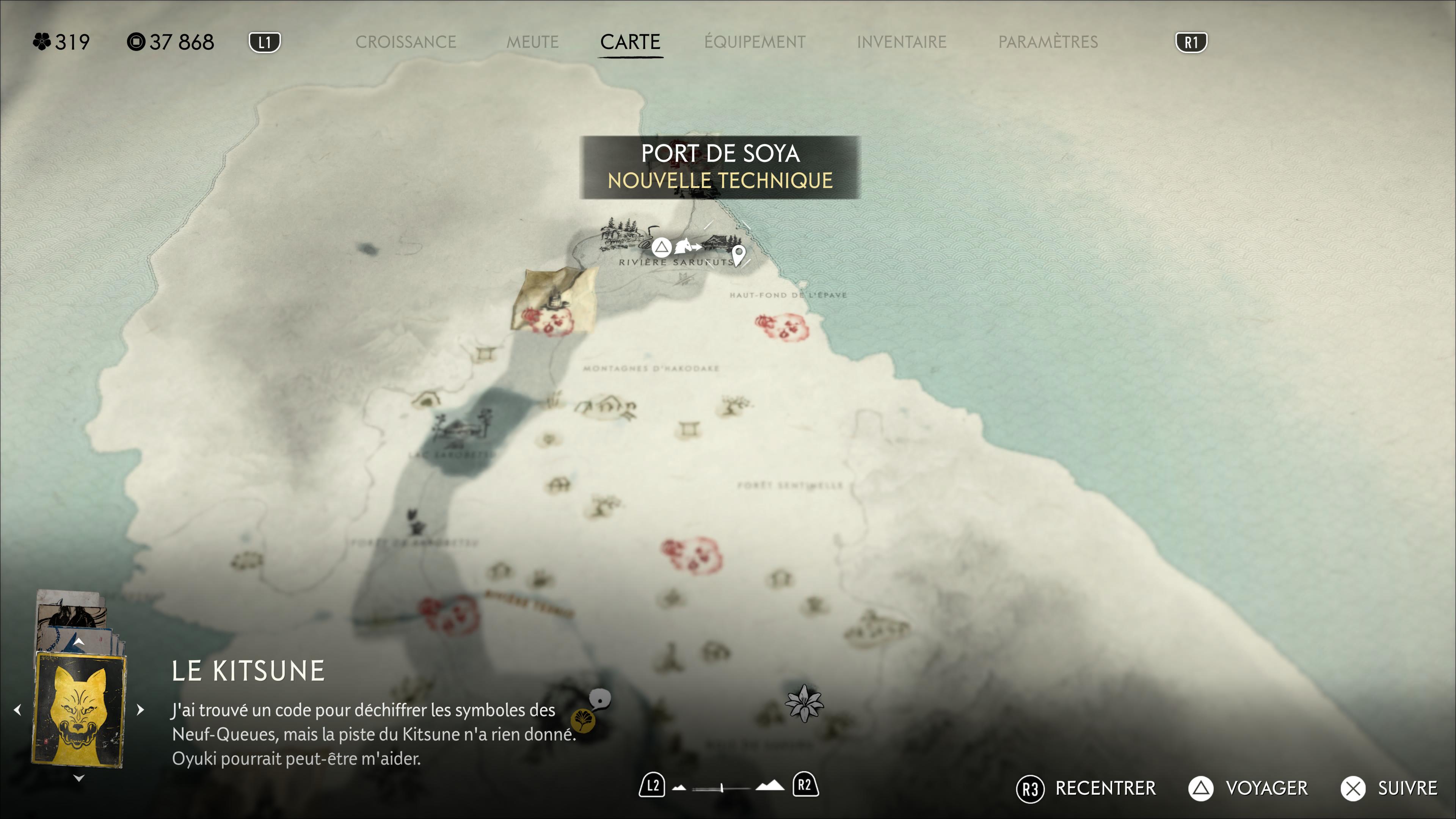
Task: Go to the Équipement tab
Action: (x=755, y=42)
